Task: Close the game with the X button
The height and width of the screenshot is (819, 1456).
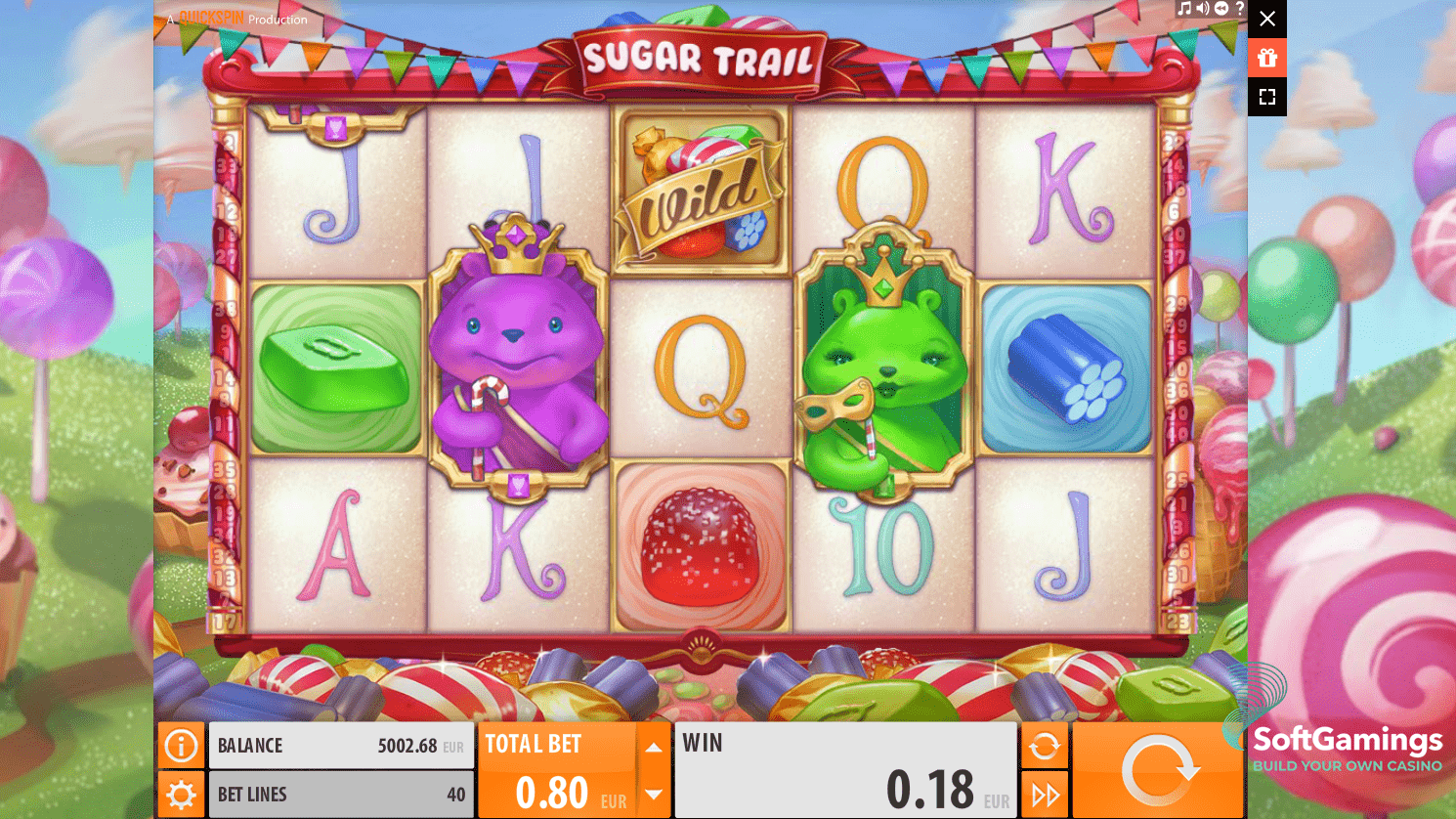Action: (x=1267, y=19)
